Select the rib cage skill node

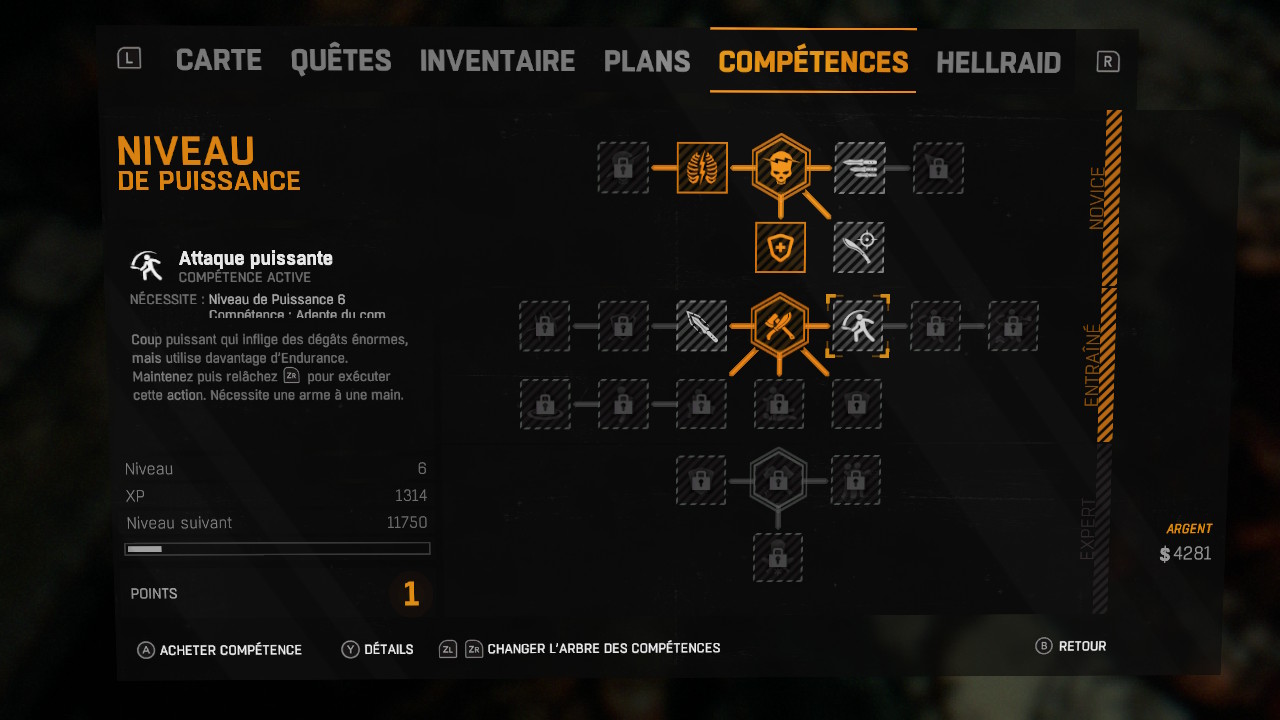tap(702, 168)
